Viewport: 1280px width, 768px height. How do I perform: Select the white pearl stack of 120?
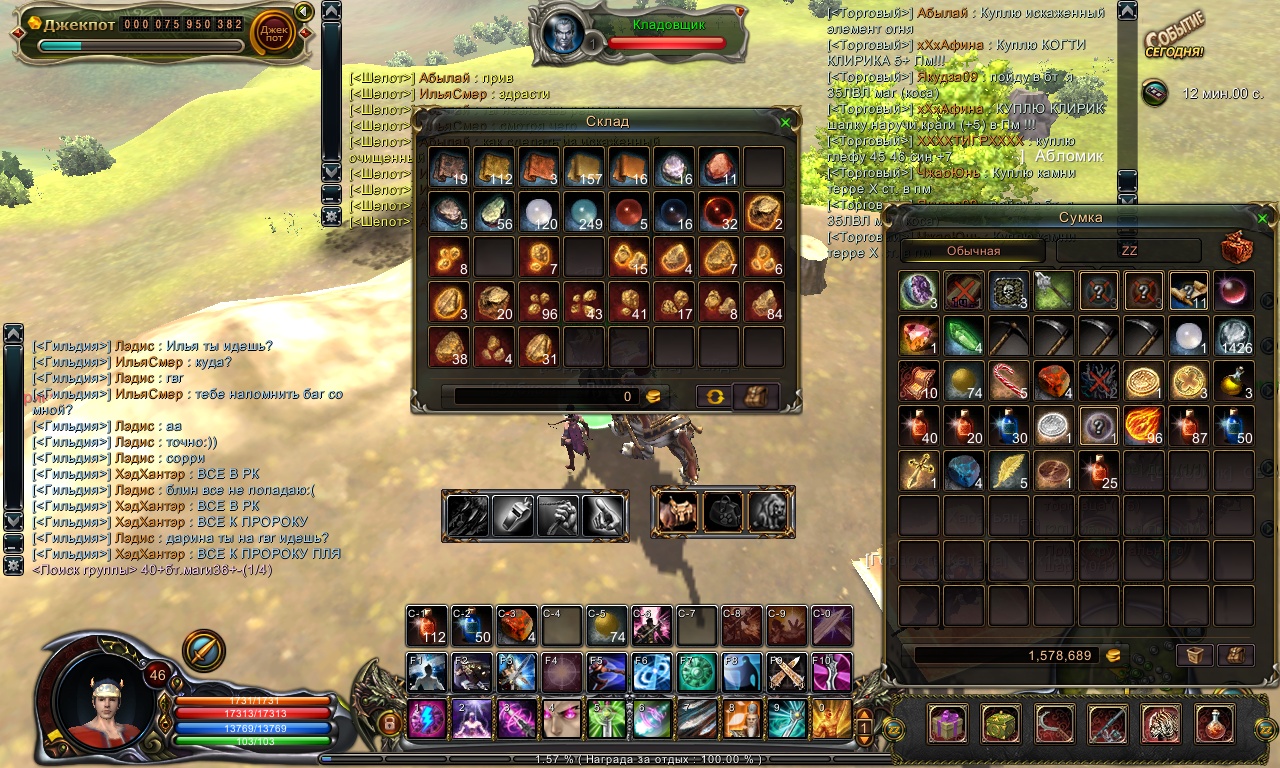coord(539,212)
